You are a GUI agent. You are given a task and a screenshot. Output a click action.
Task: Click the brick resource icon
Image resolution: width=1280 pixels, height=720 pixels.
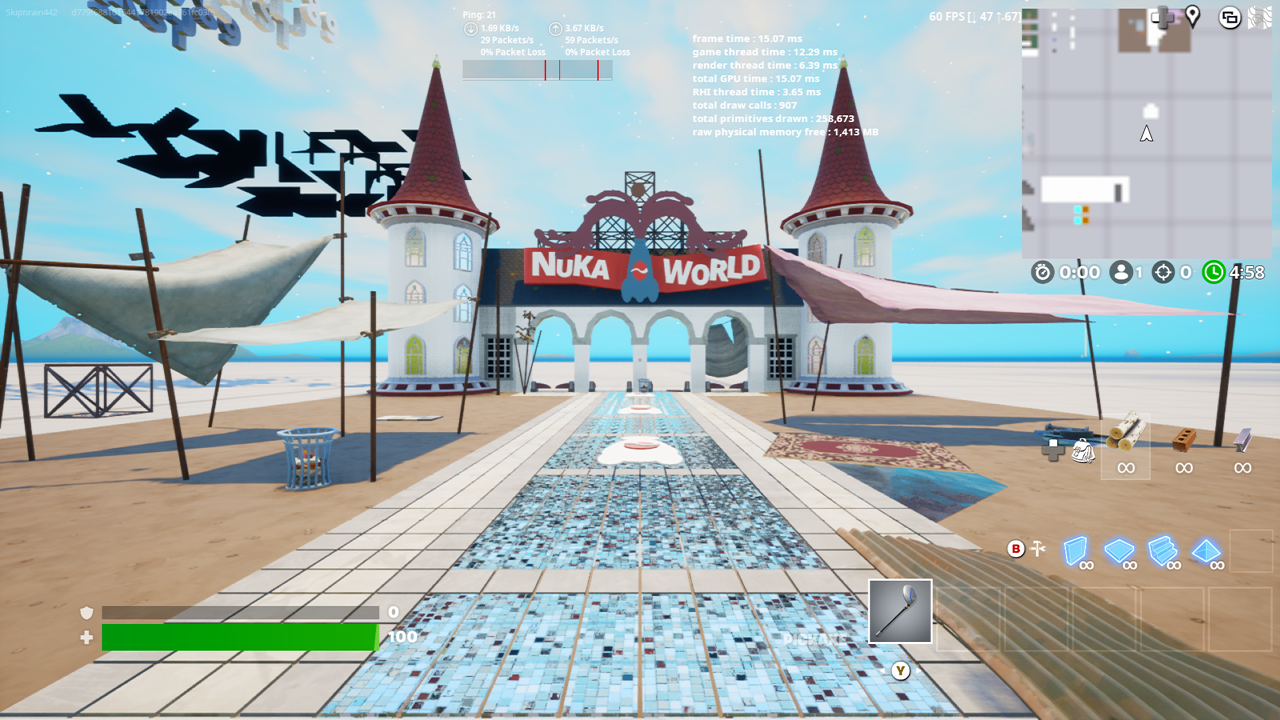1184,440
